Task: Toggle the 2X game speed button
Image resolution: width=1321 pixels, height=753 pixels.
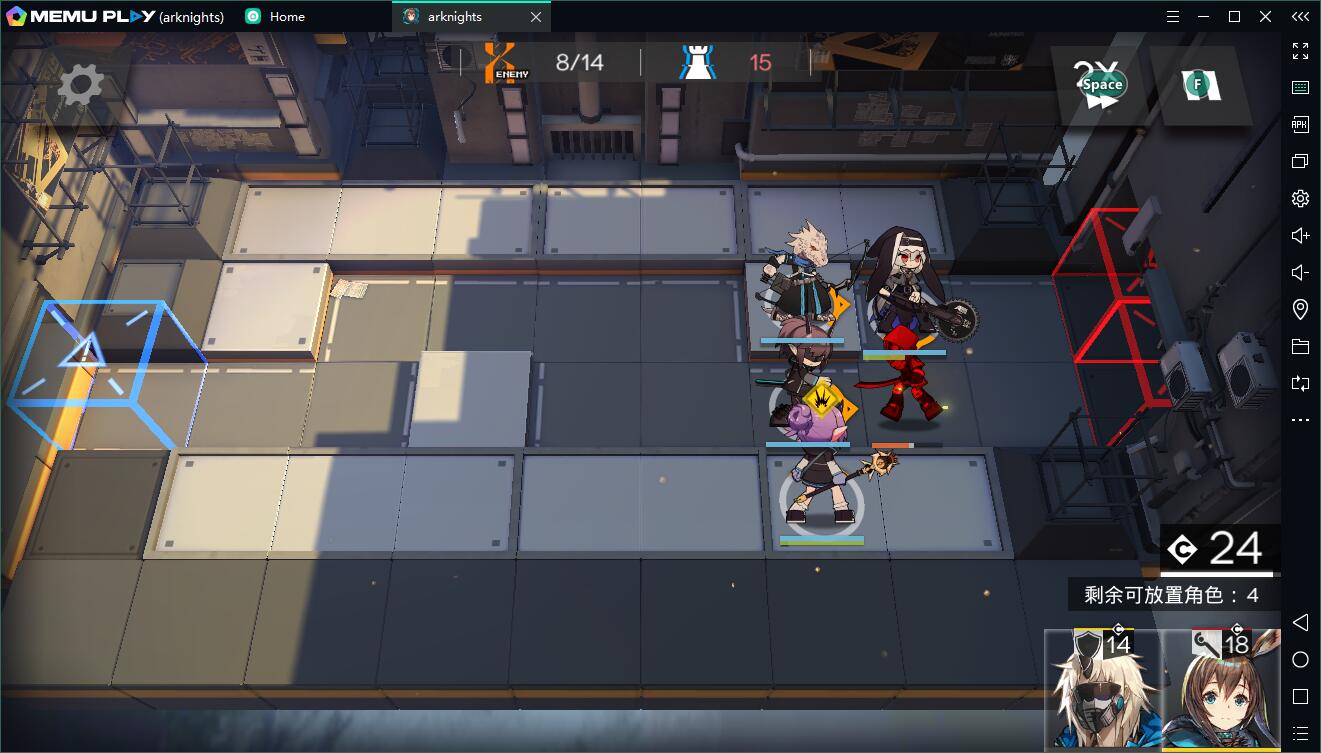Action: [1101, 85]
